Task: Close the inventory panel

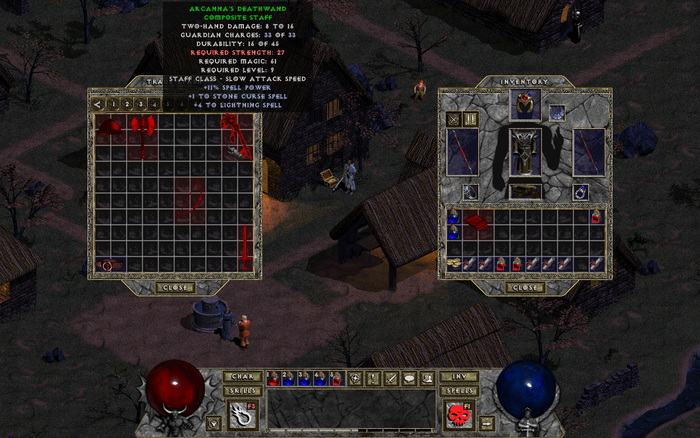Action: coord(525,287)
